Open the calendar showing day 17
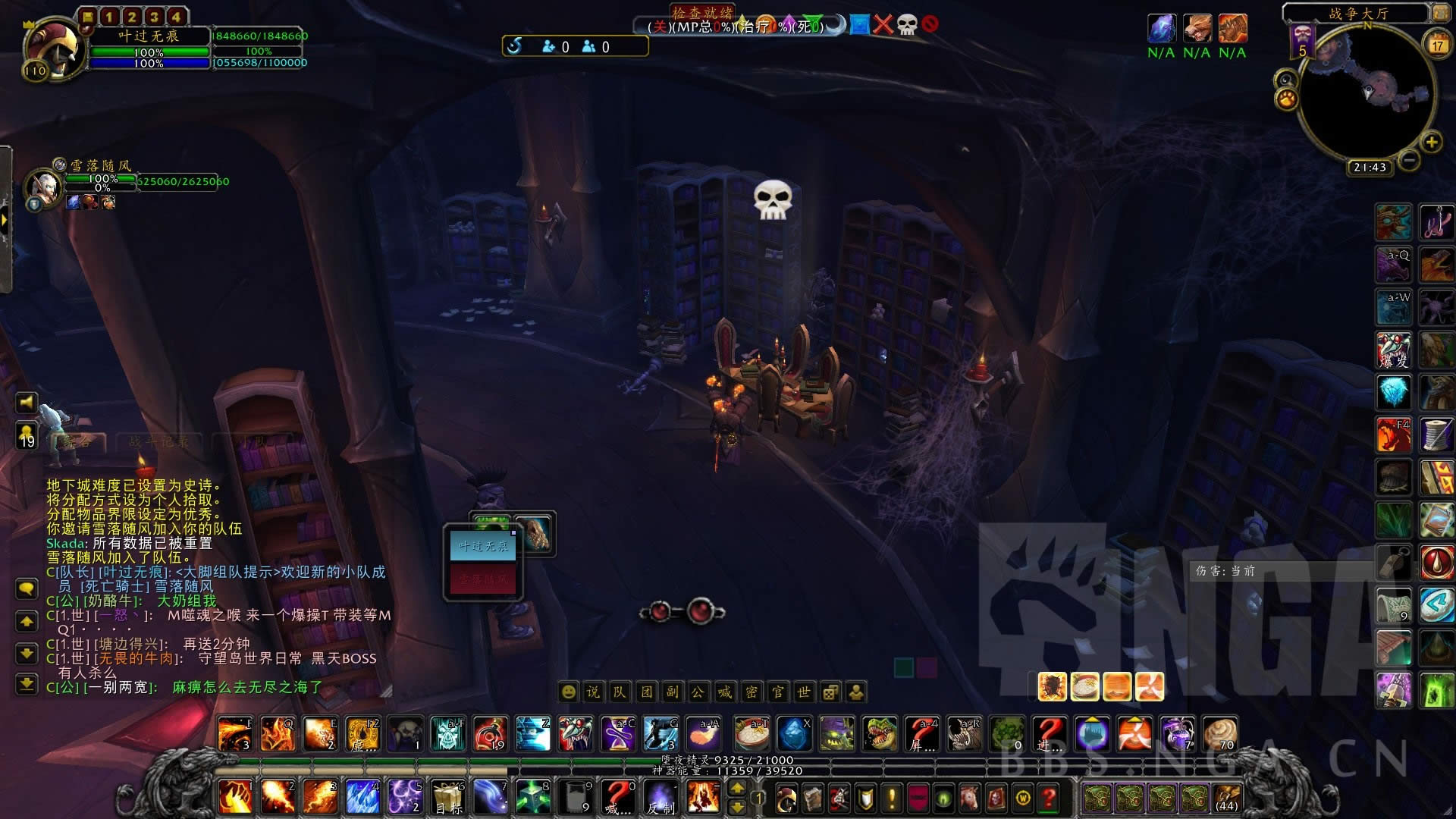Image resolution: width=1456 pixels, height=819 pixels. click(x=1437, y=44)
